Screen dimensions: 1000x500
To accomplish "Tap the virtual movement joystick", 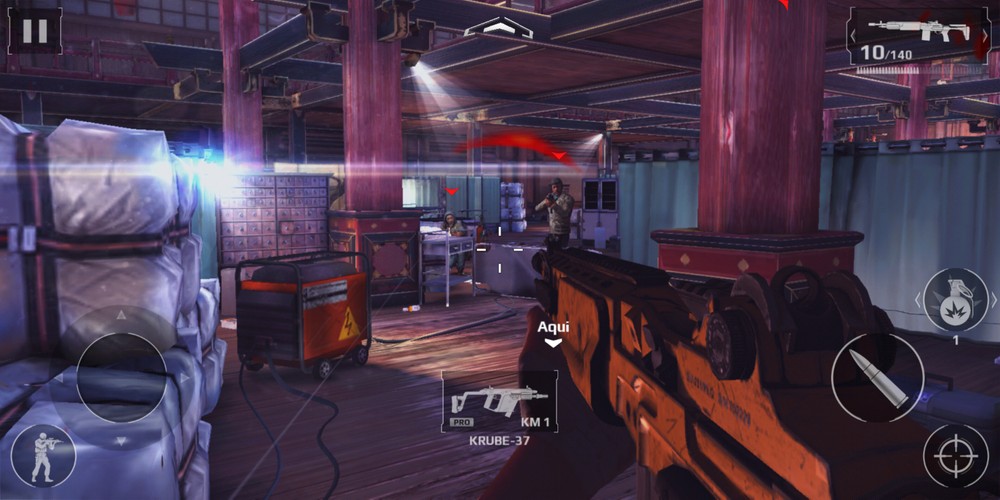I will coord(121,376).
